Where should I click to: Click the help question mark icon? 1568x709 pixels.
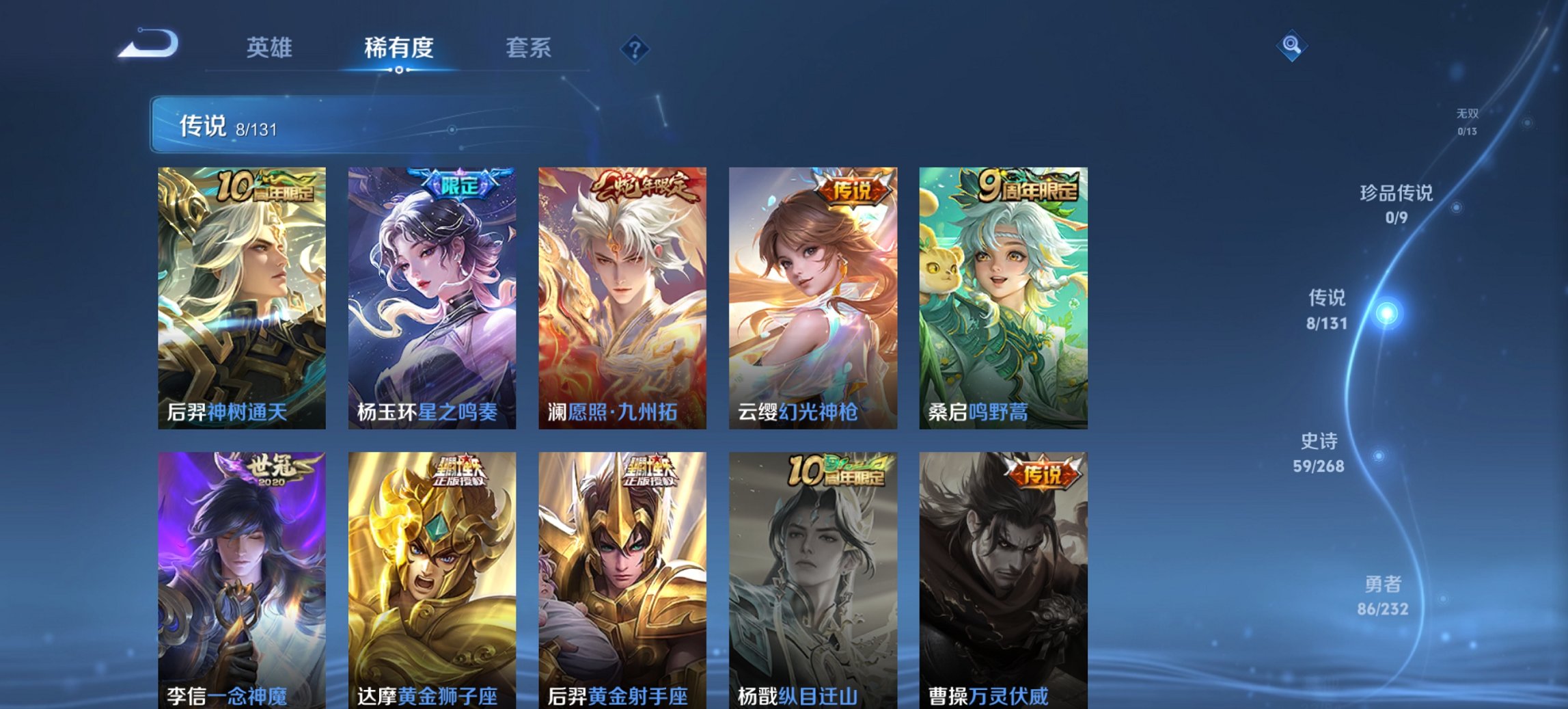(636, 46)
